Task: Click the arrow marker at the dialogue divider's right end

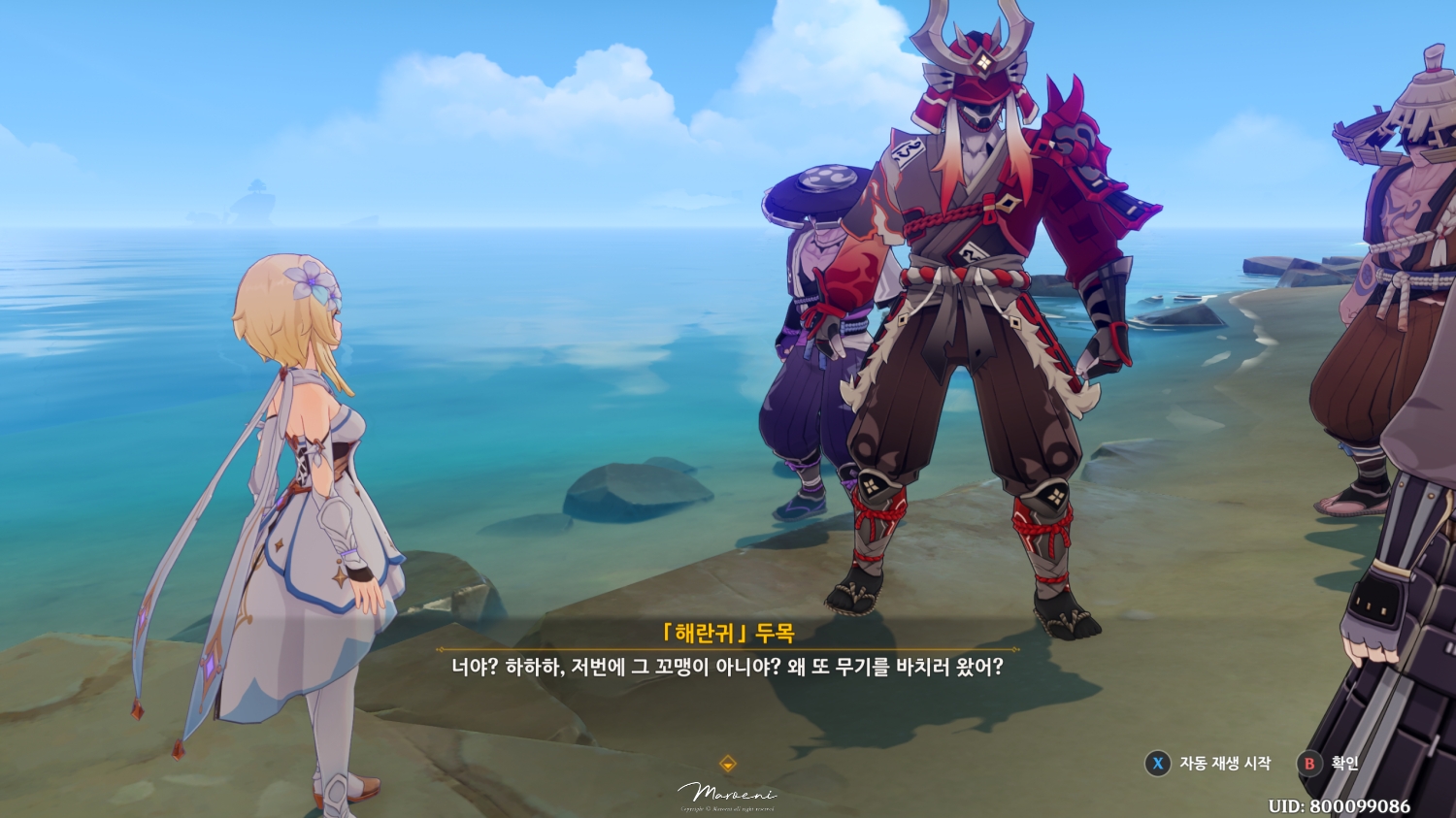Action: (x=1012, y=650)
